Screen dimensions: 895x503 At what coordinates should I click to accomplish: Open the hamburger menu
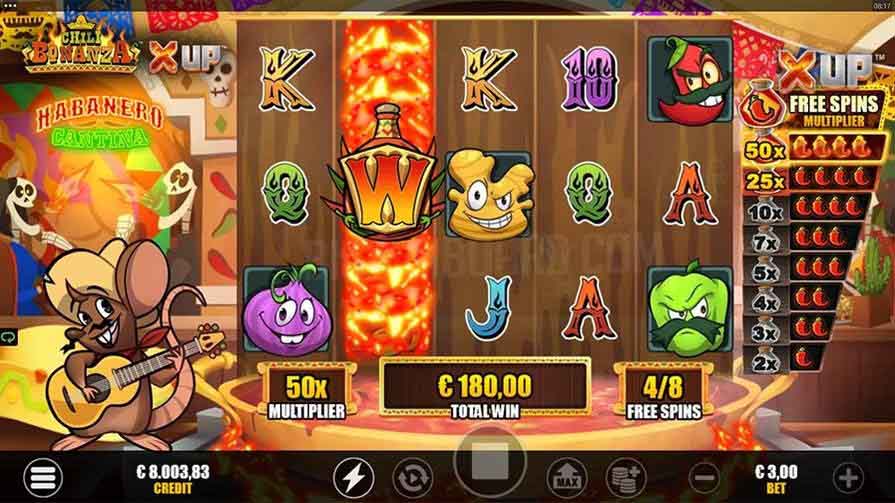click(45, 477)
